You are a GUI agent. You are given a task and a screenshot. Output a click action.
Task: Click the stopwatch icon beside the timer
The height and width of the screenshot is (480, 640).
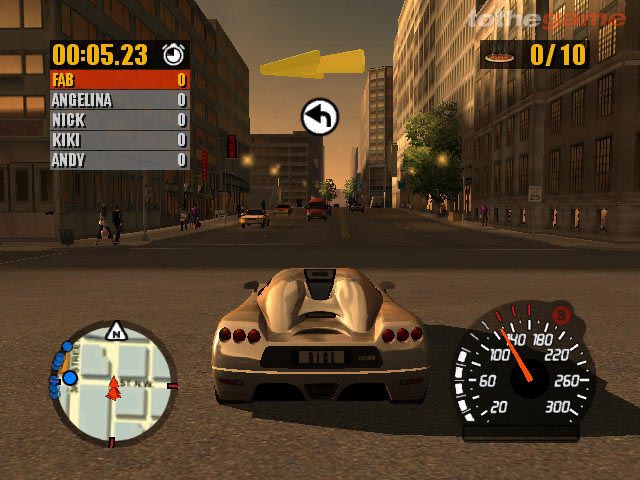coord(173,53)
